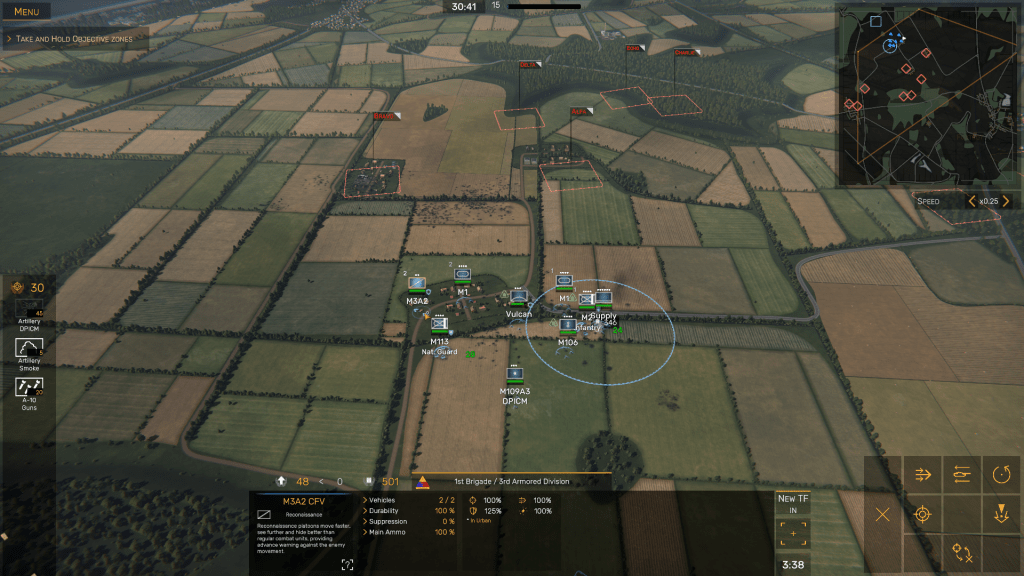Click the target-and-X patrol route command
1024x576 pixels.
coord(962,552)
